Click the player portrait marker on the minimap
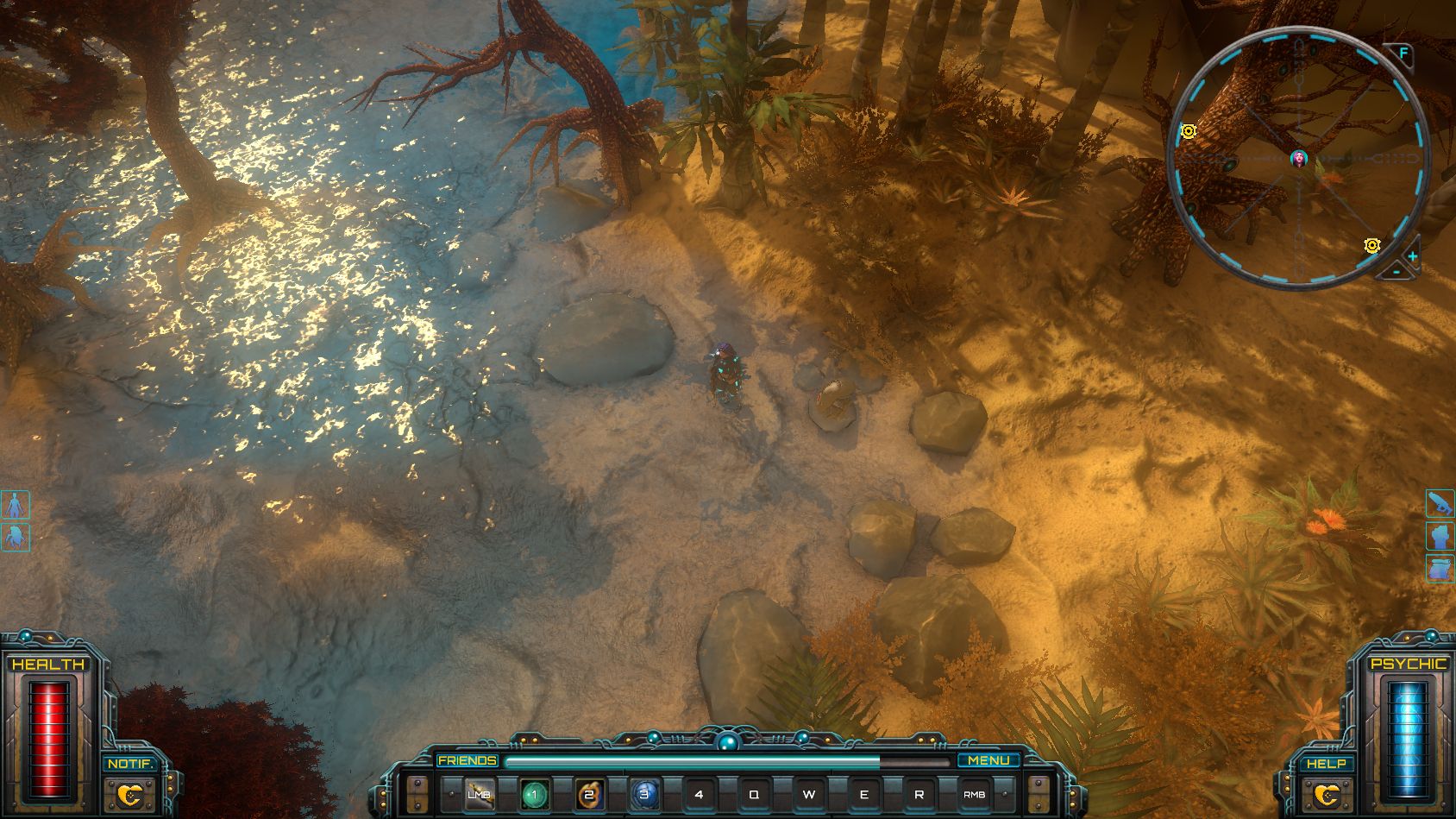The height and width of the screenshot is (819, 1456). coord(1298,158)
